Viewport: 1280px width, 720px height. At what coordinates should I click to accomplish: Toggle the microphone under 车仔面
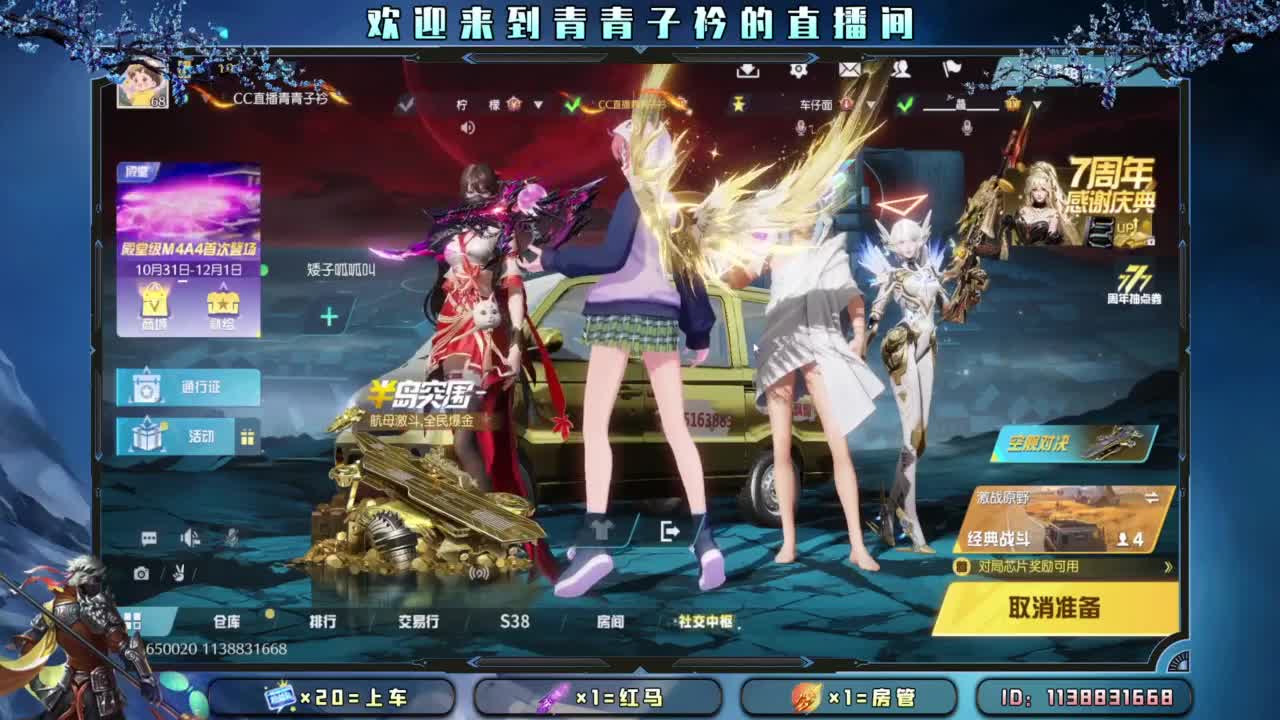(801, 129)
